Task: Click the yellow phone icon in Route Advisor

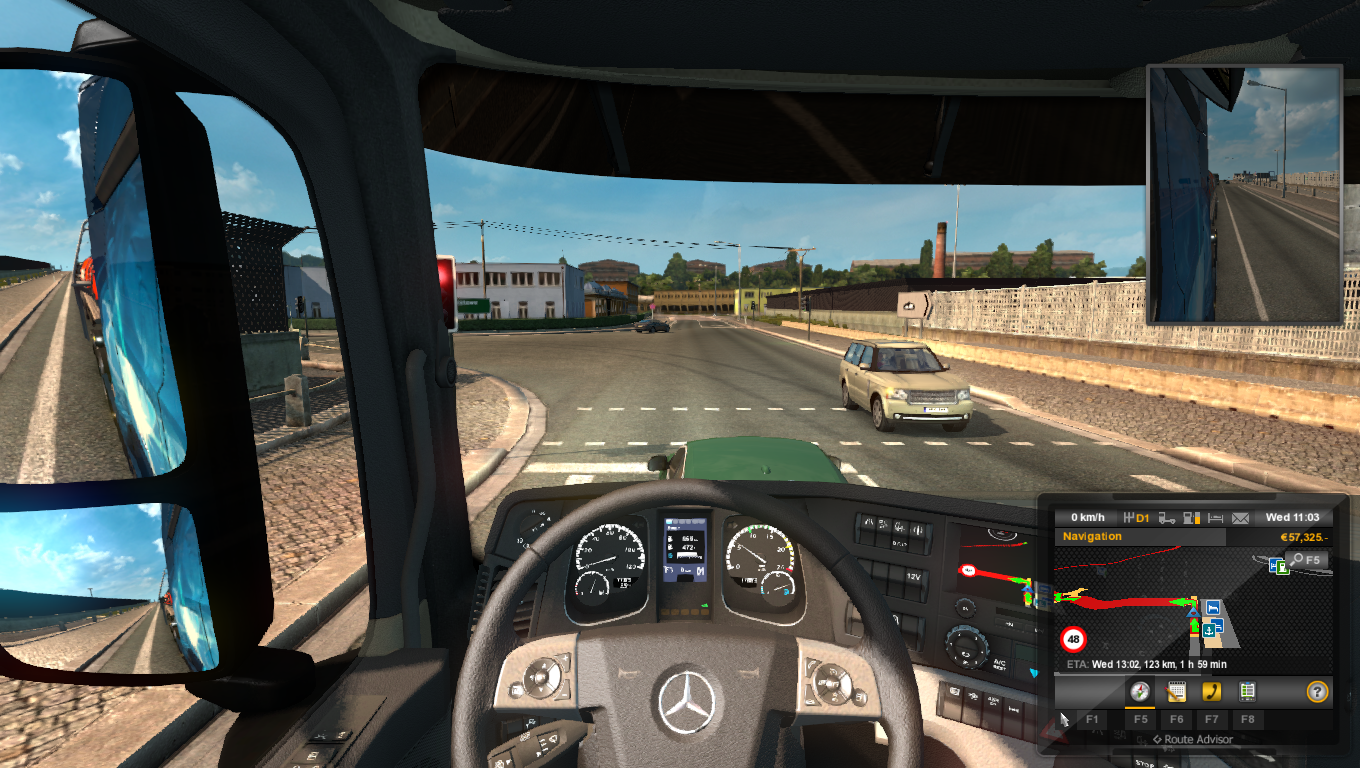Action: [x=1213, y=691]
